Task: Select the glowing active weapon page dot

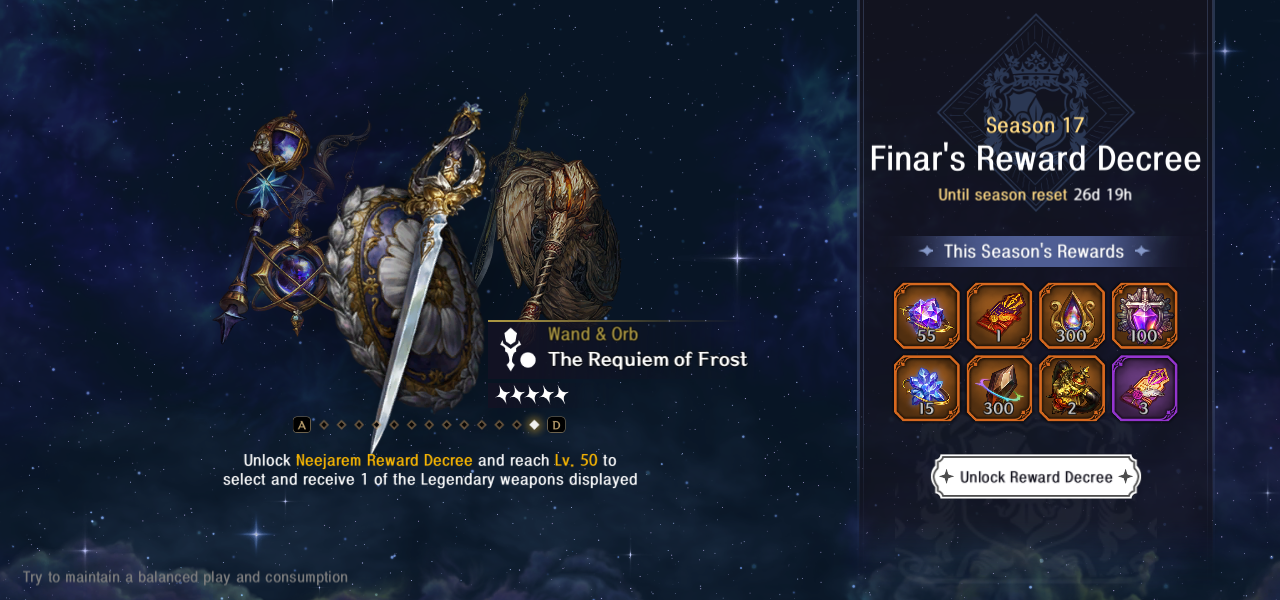Action: coord(534,425)
